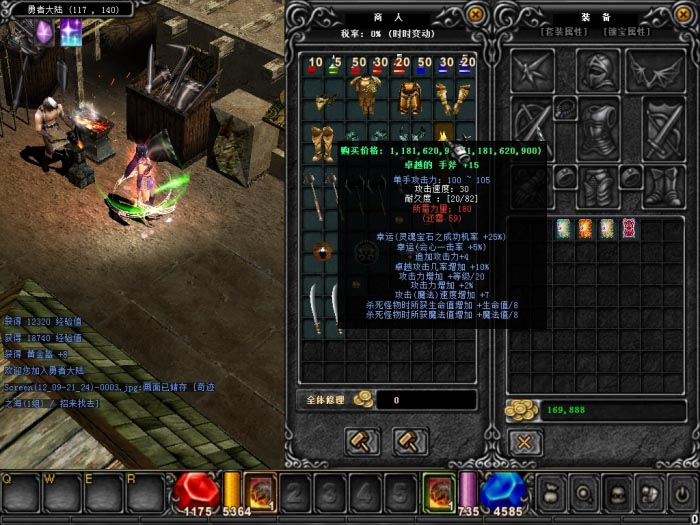The height and width of the screenshot is (525, 700).
Task: Select the equipped boots slot
Action: [x=598, y=187]
